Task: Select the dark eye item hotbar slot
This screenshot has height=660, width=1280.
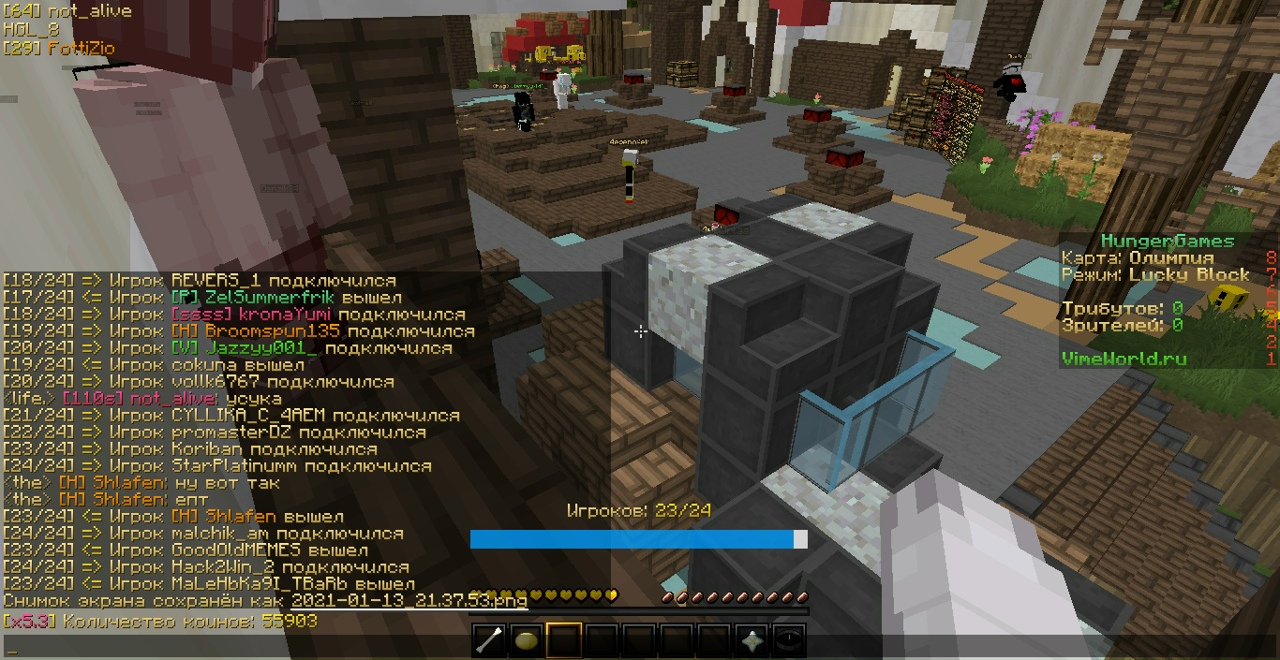Action: (789, 640)
